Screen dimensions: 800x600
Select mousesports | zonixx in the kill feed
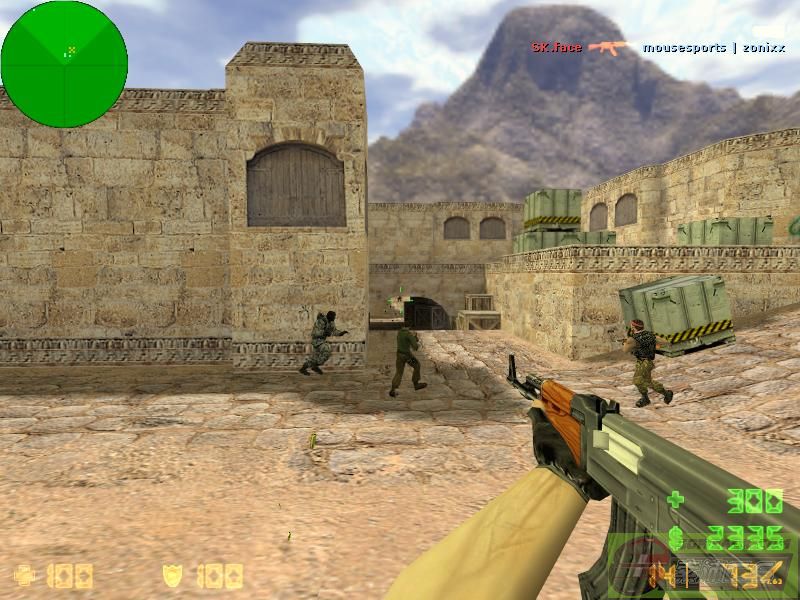click(714, 47)
